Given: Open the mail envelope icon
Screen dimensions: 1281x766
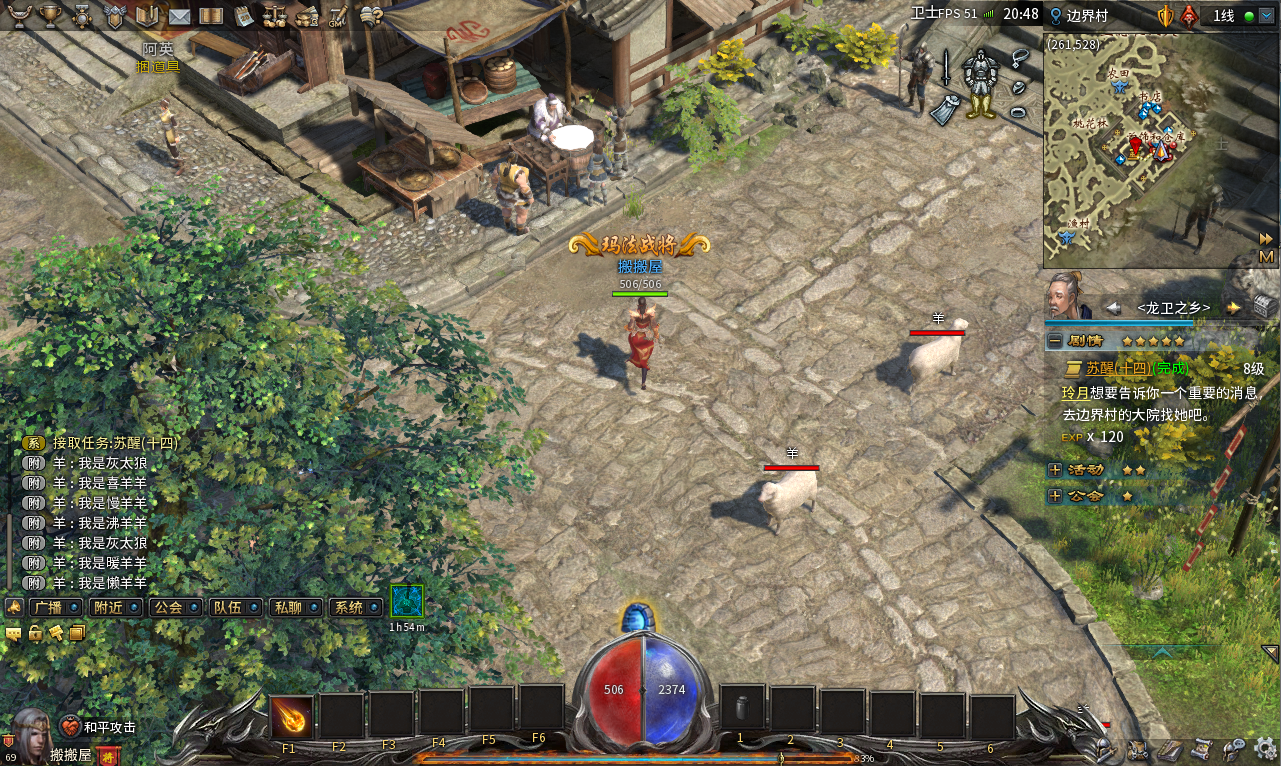Looking at the screenshot, I should tap(180, 15).
